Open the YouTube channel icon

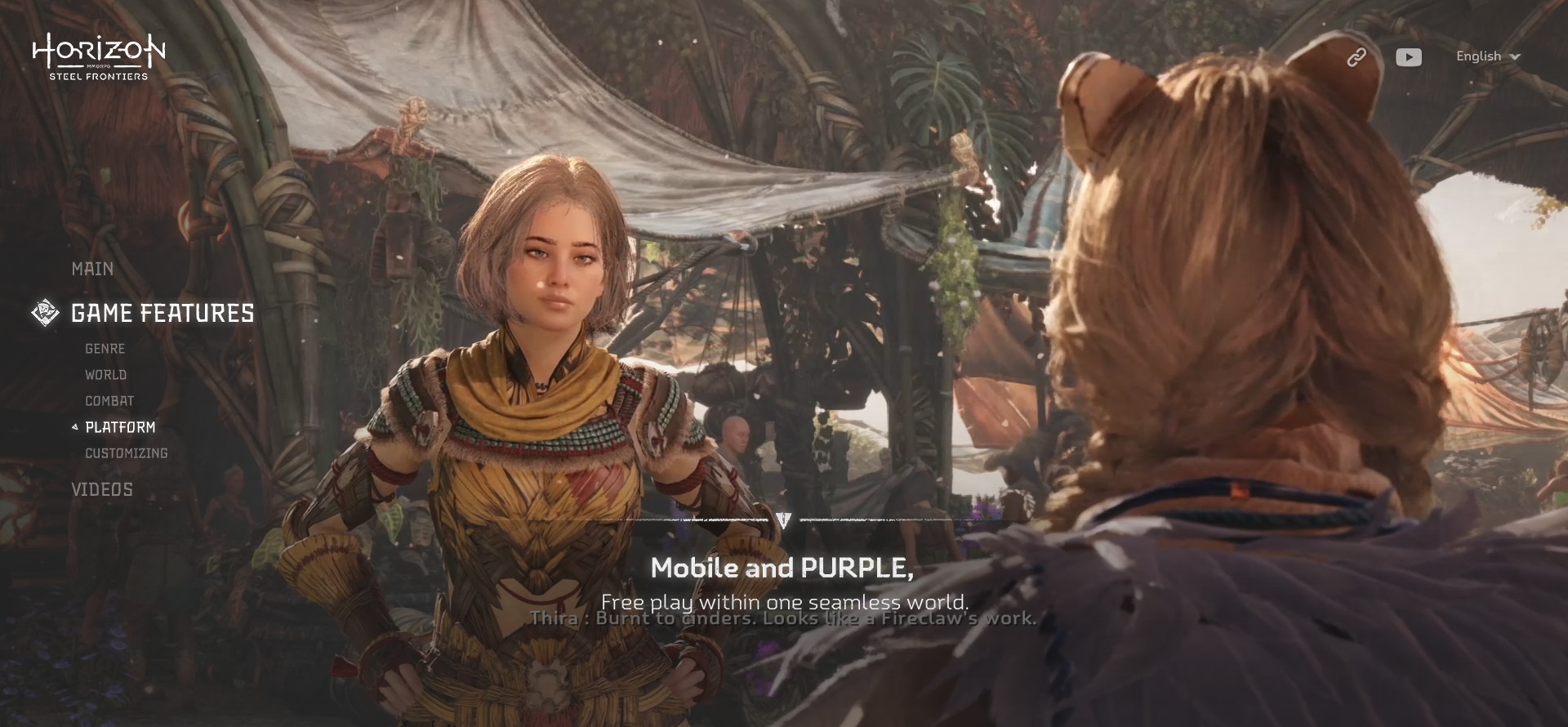1409,57
